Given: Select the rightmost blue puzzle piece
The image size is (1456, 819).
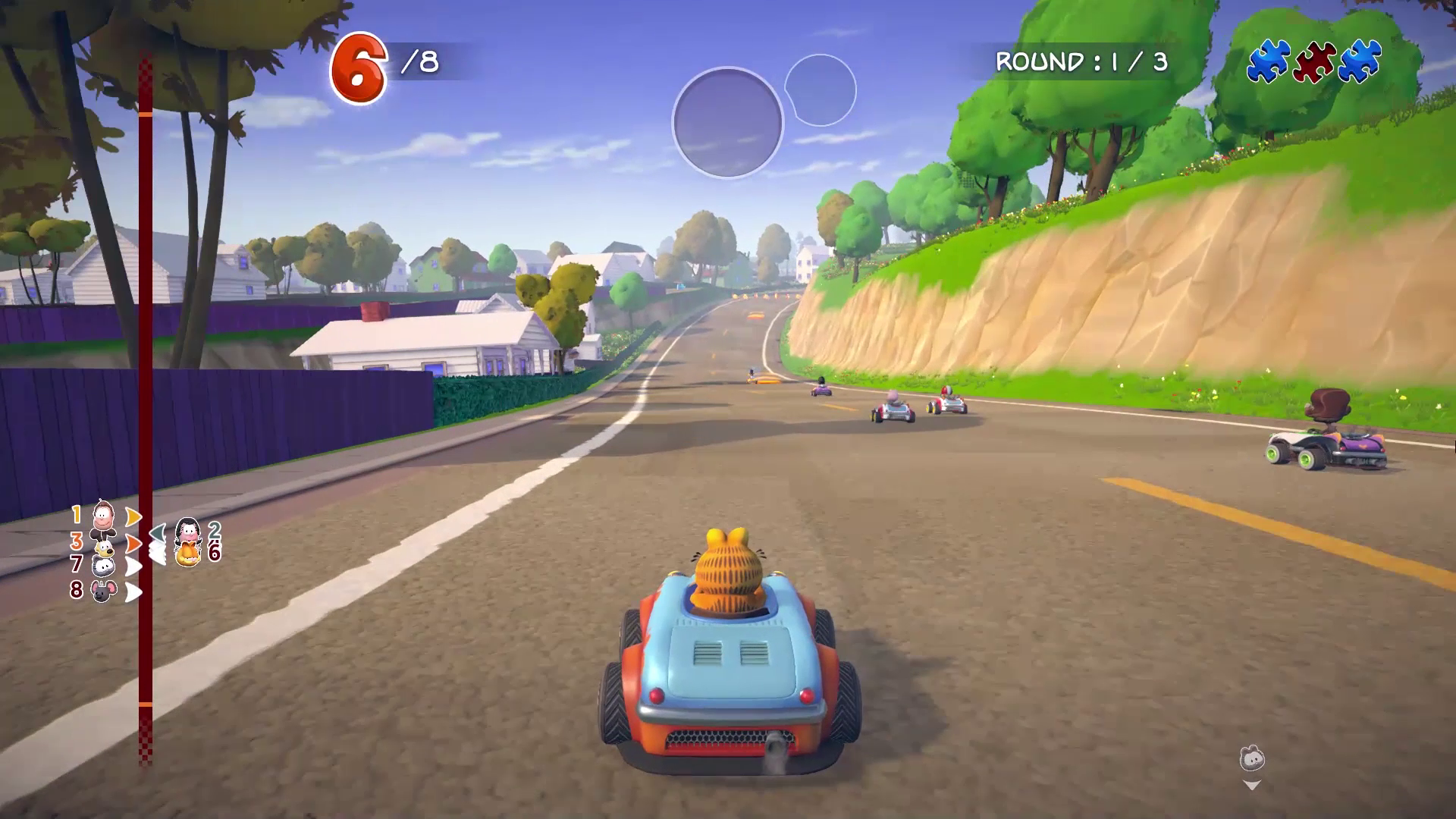Looking at the screenshot, I should [x=1359, y=59].
